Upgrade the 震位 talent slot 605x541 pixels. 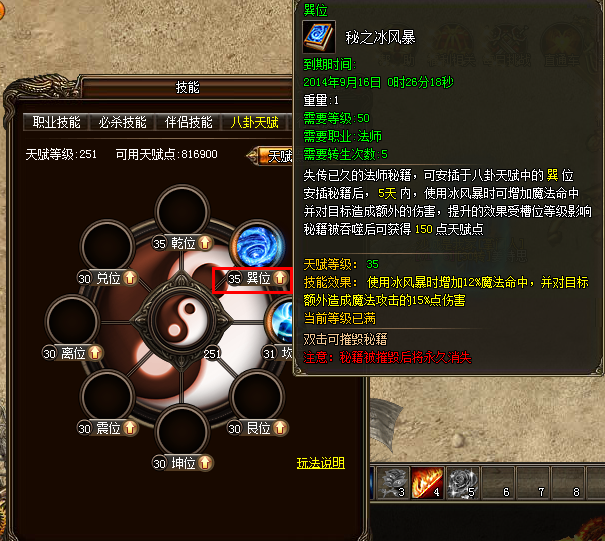click(129, 428)
